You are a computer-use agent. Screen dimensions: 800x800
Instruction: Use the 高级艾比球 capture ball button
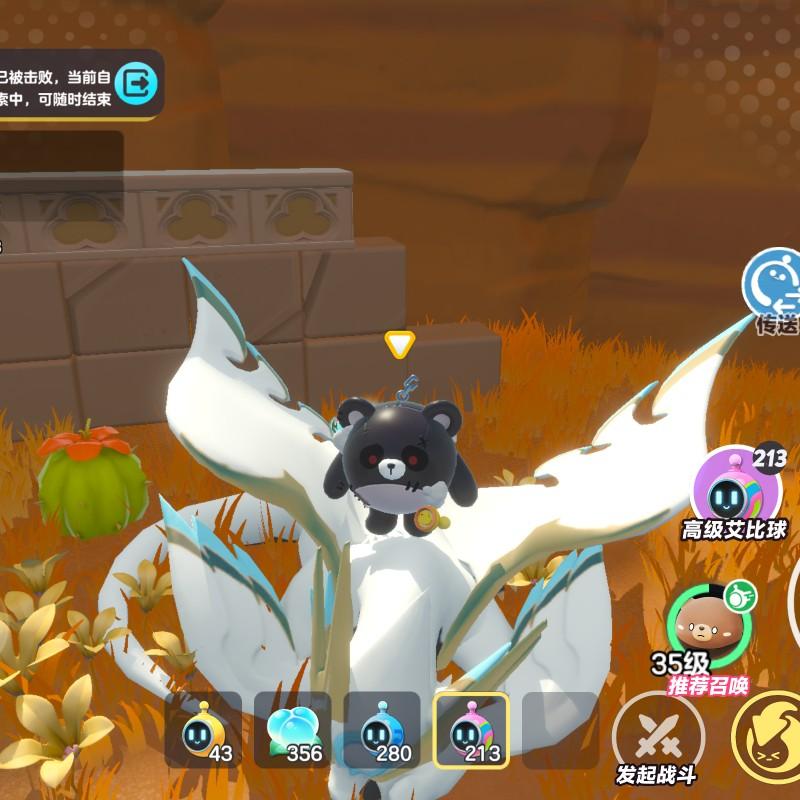point(737,490)
